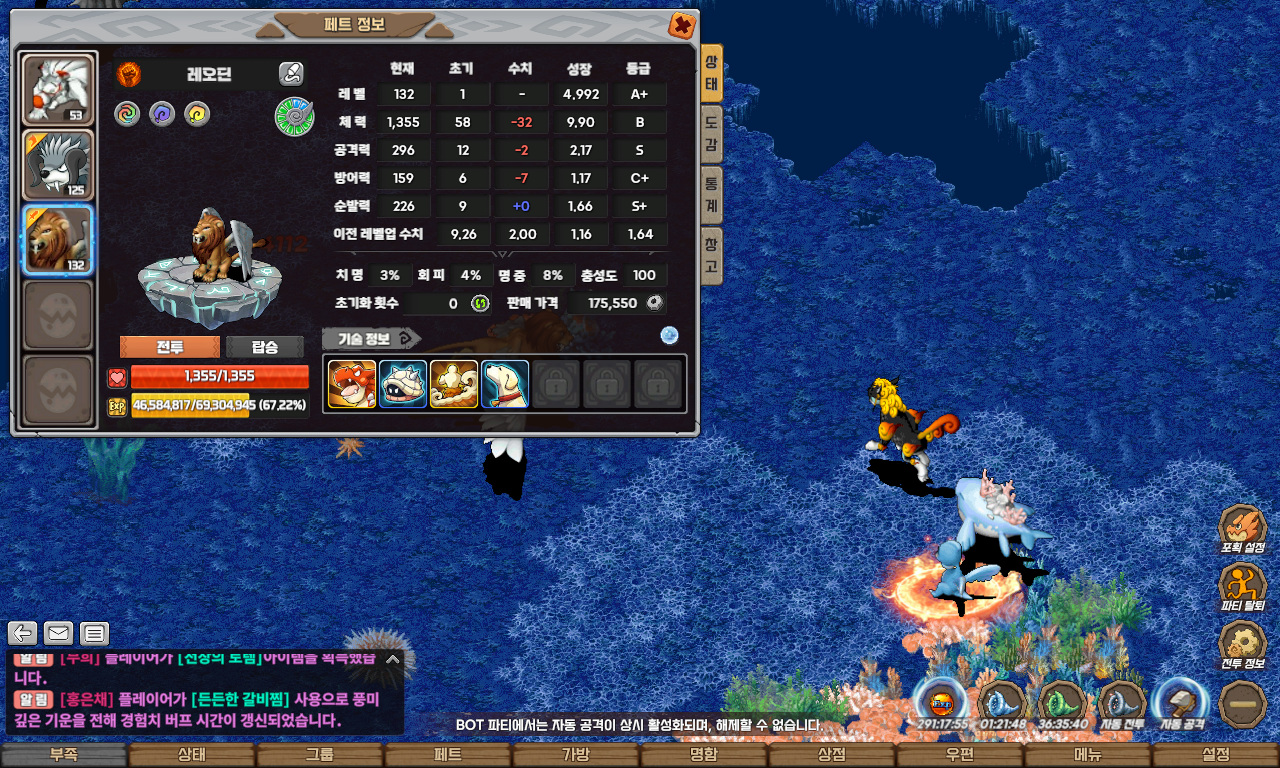Click the rename pencil icon beside 레오딘
Screen dimensions: 1280x768
click(290, 73)
